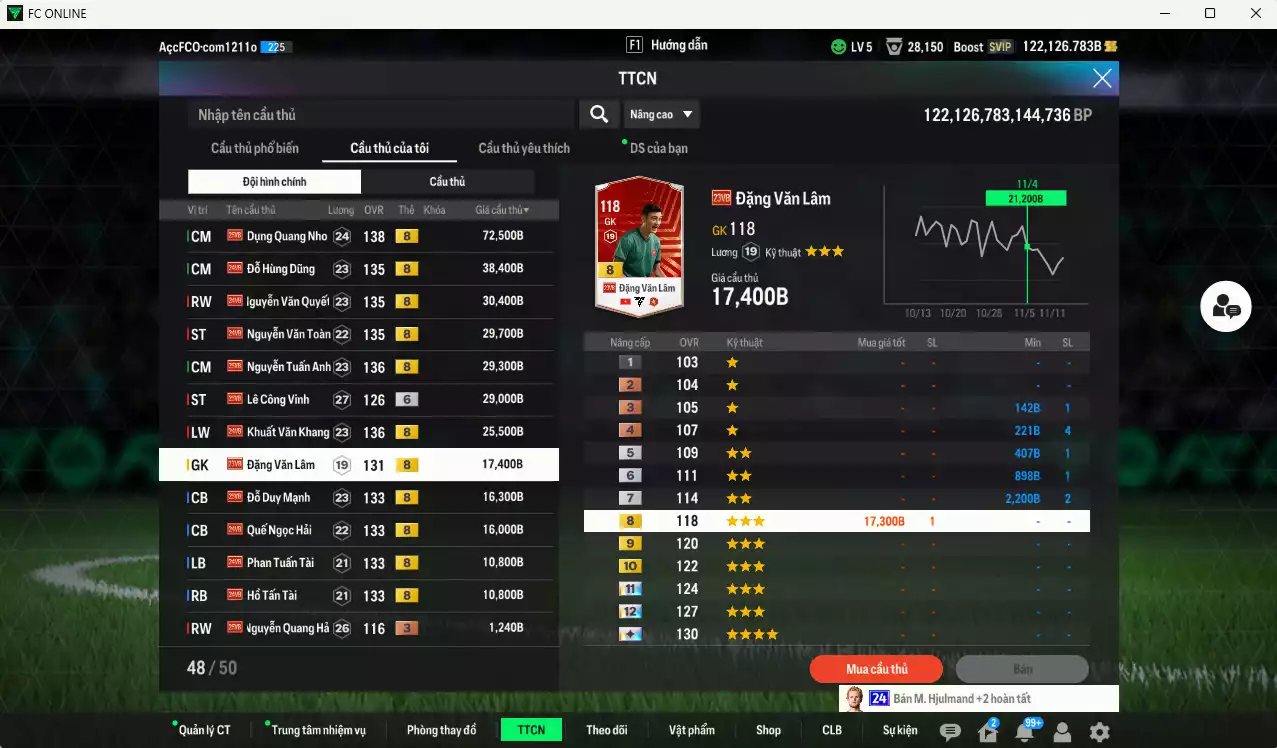Viewport: 1277px width, 748px height.
Task: Open the Nâng cao dropdown
Action: coord(661,114)
